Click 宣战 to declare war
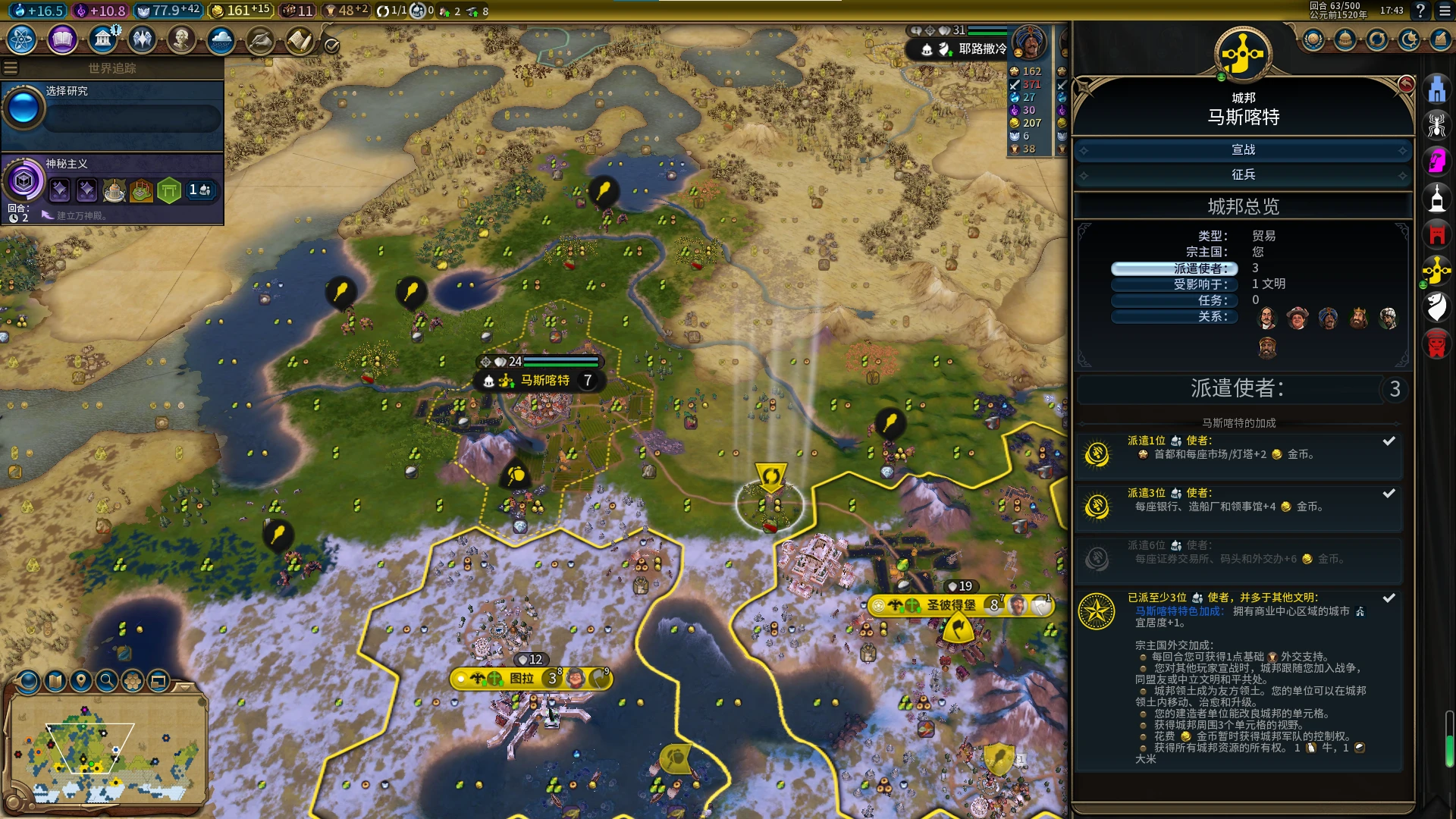1456x819 pixels. [1243, 150]
